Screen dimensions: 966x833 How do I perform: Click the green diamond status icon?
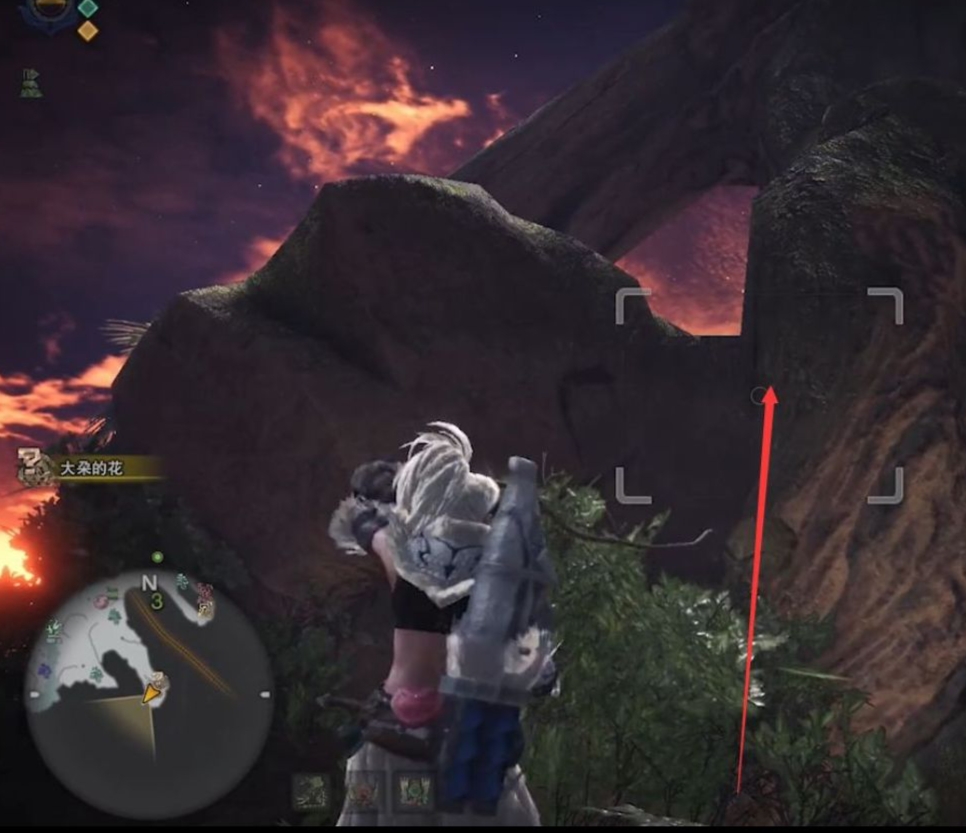(88, 8)
